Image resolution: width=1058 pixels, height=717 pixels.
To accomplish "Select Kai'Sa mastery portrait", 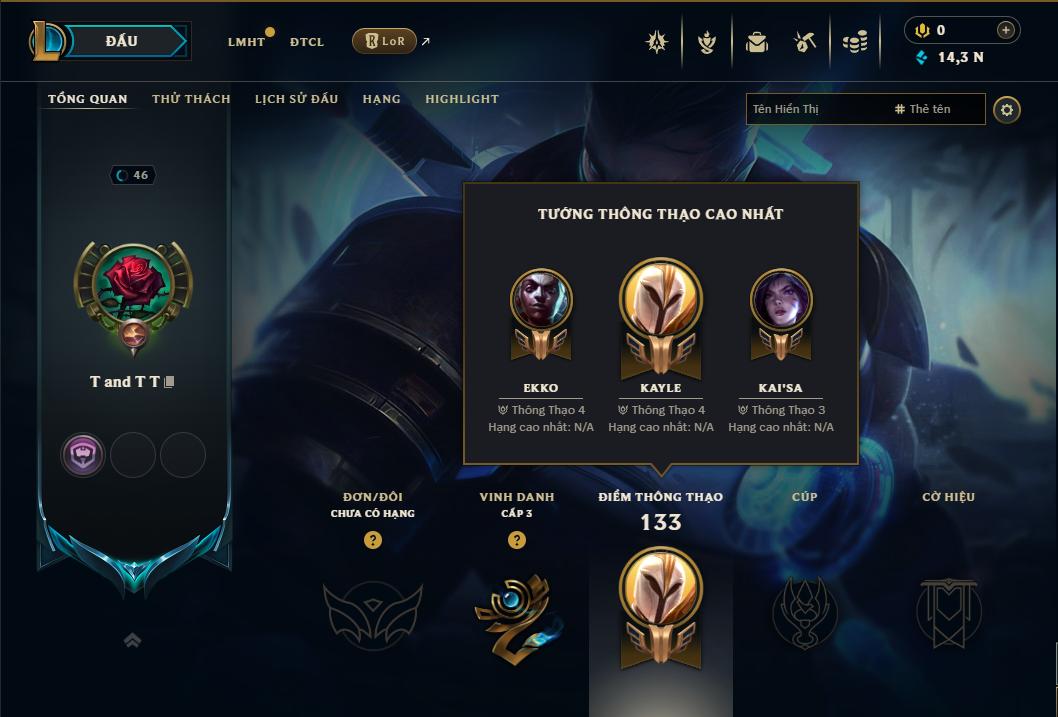I will (780, 299).
